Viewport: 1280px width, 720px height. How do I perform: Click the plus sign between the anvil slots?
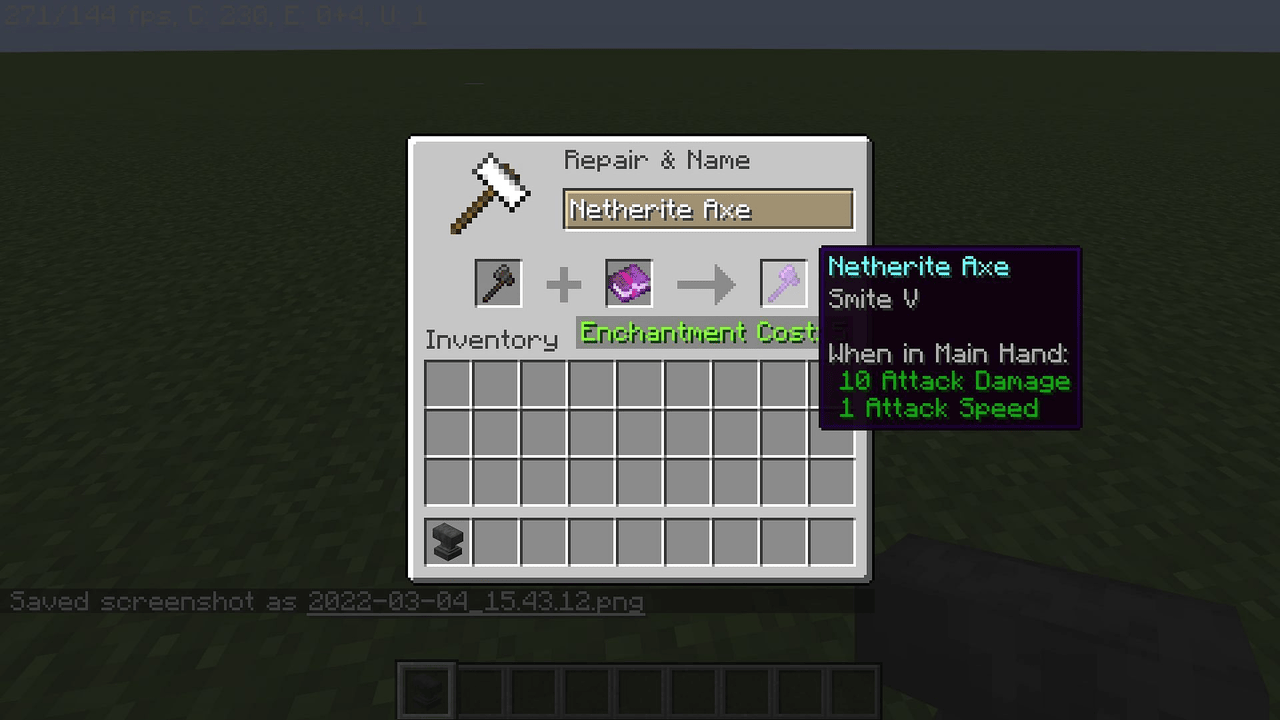tap(563, 283)
